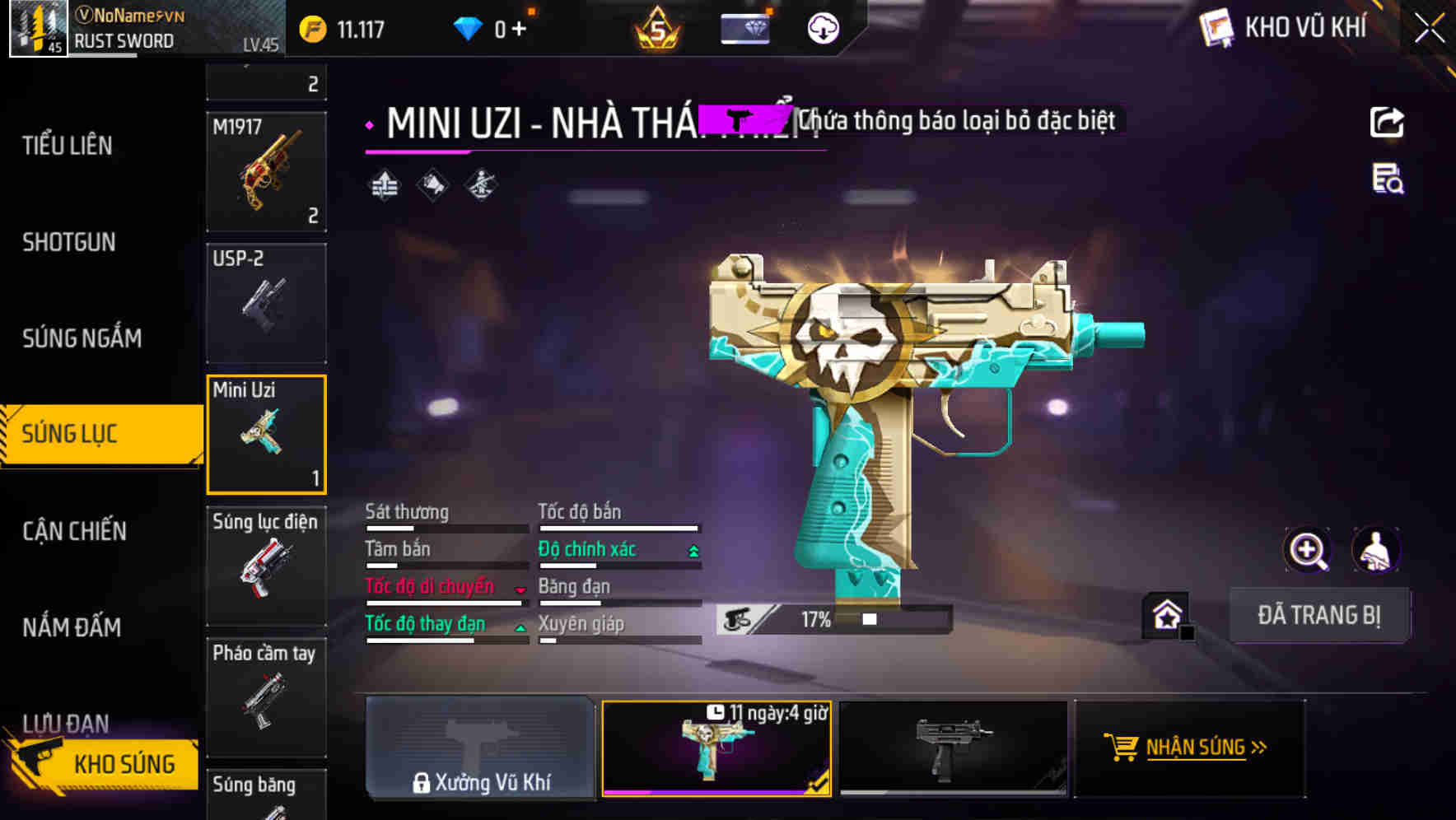The image size is (1456, 820).
Task: Click the up arrow on Tốc độ thay đạn
Action: pyautogui.click(x=521, y=626)
